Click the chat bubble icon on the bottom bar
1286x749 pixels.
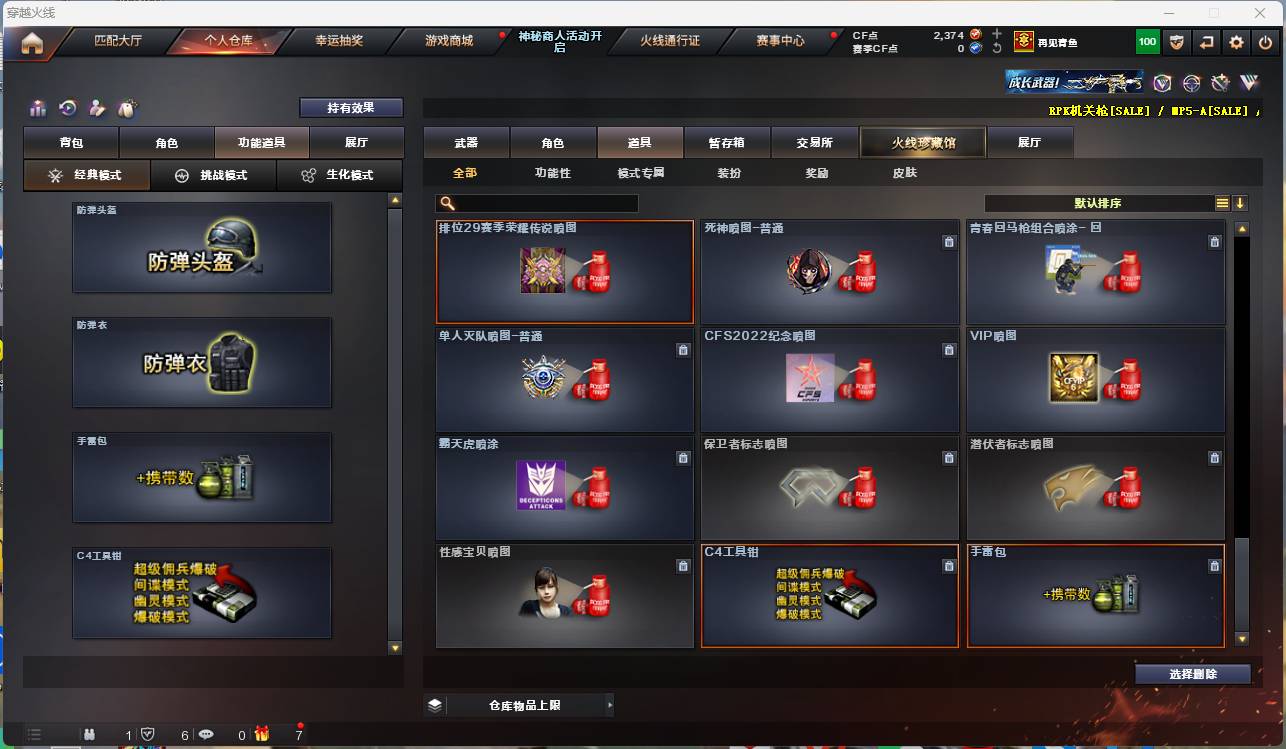(206, 735)
